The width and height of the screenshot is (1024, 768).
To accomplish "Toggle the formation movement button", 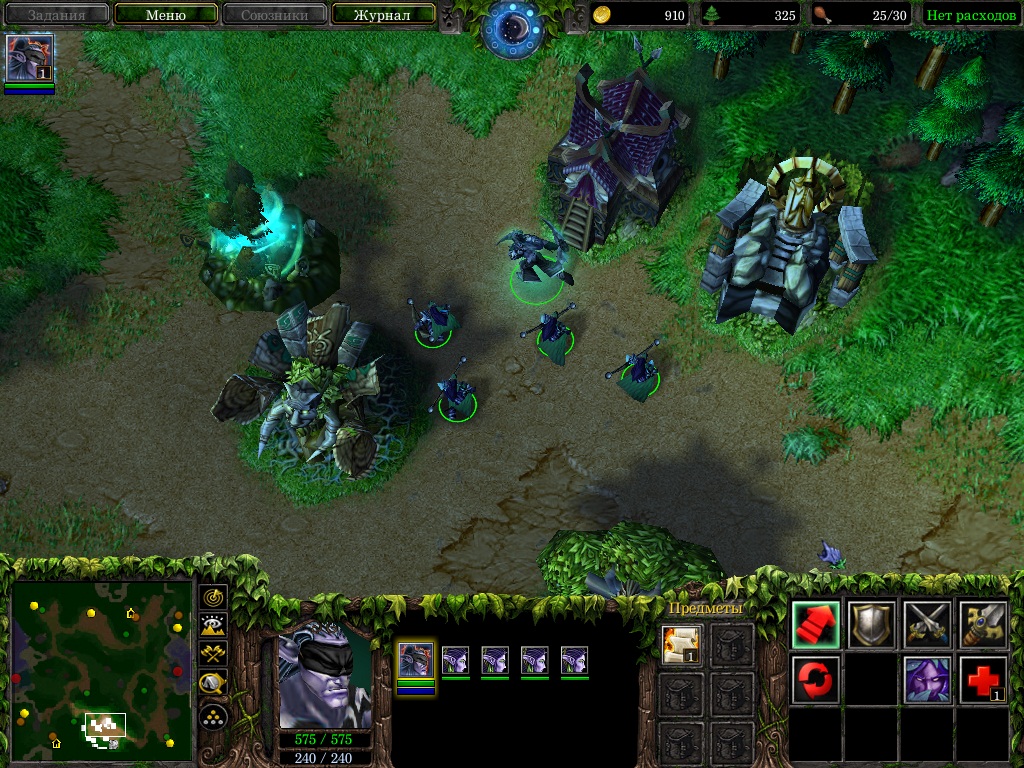I will [214, 716].
